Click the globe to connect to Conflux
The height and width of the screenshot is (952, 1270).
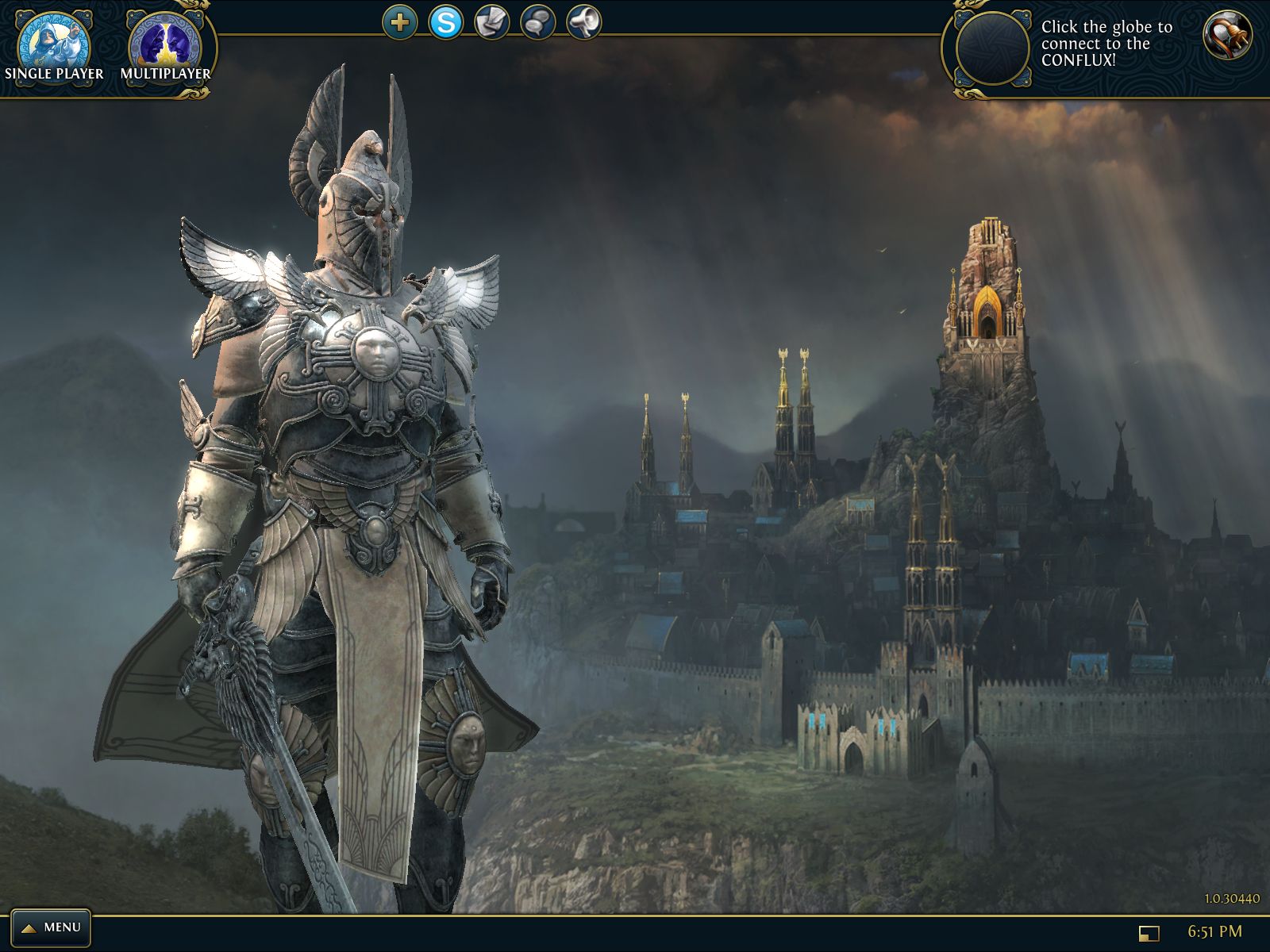992,49
